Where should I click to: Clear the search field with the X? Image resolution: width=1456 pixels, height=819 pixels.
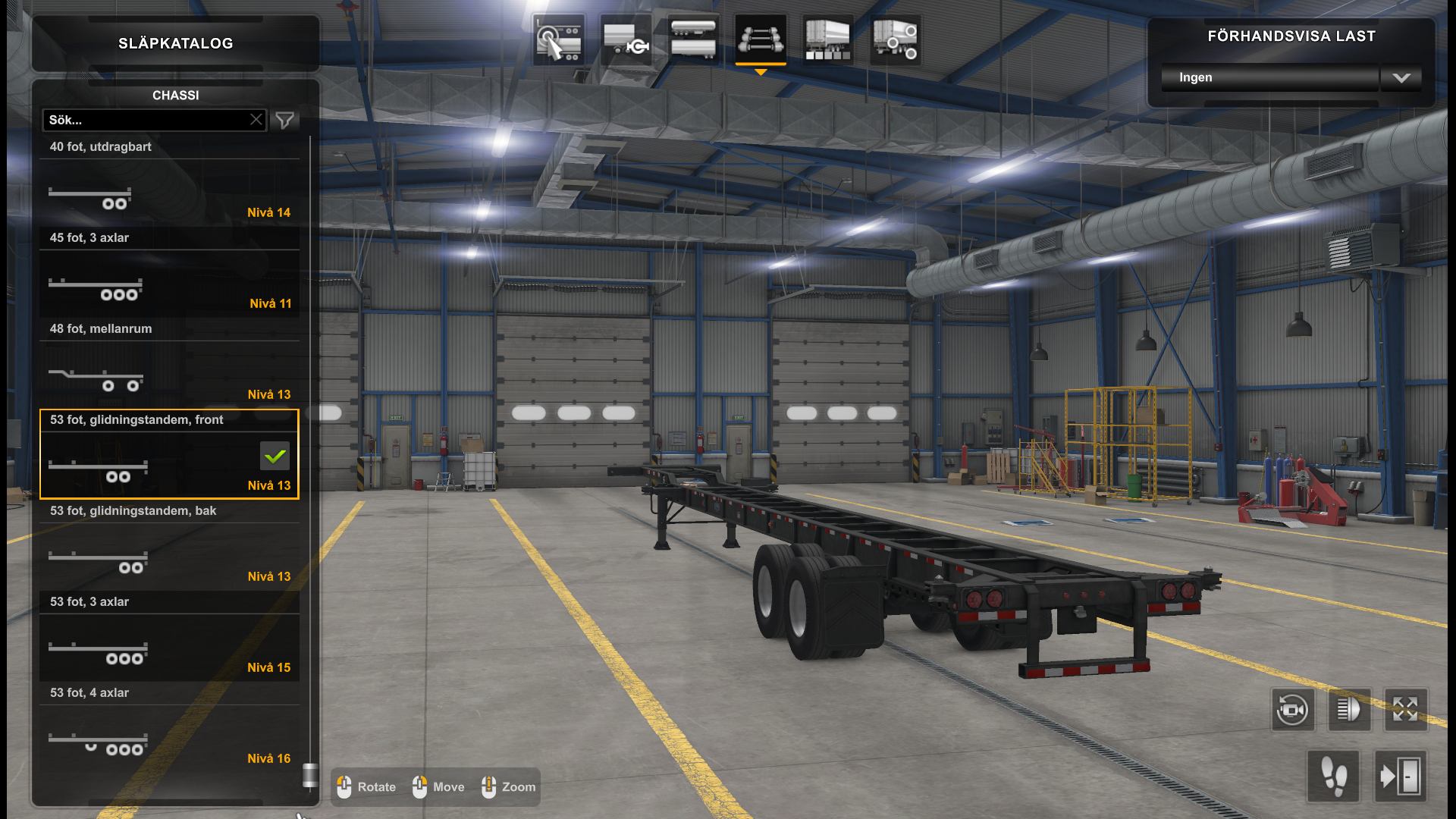coord(256,119)
